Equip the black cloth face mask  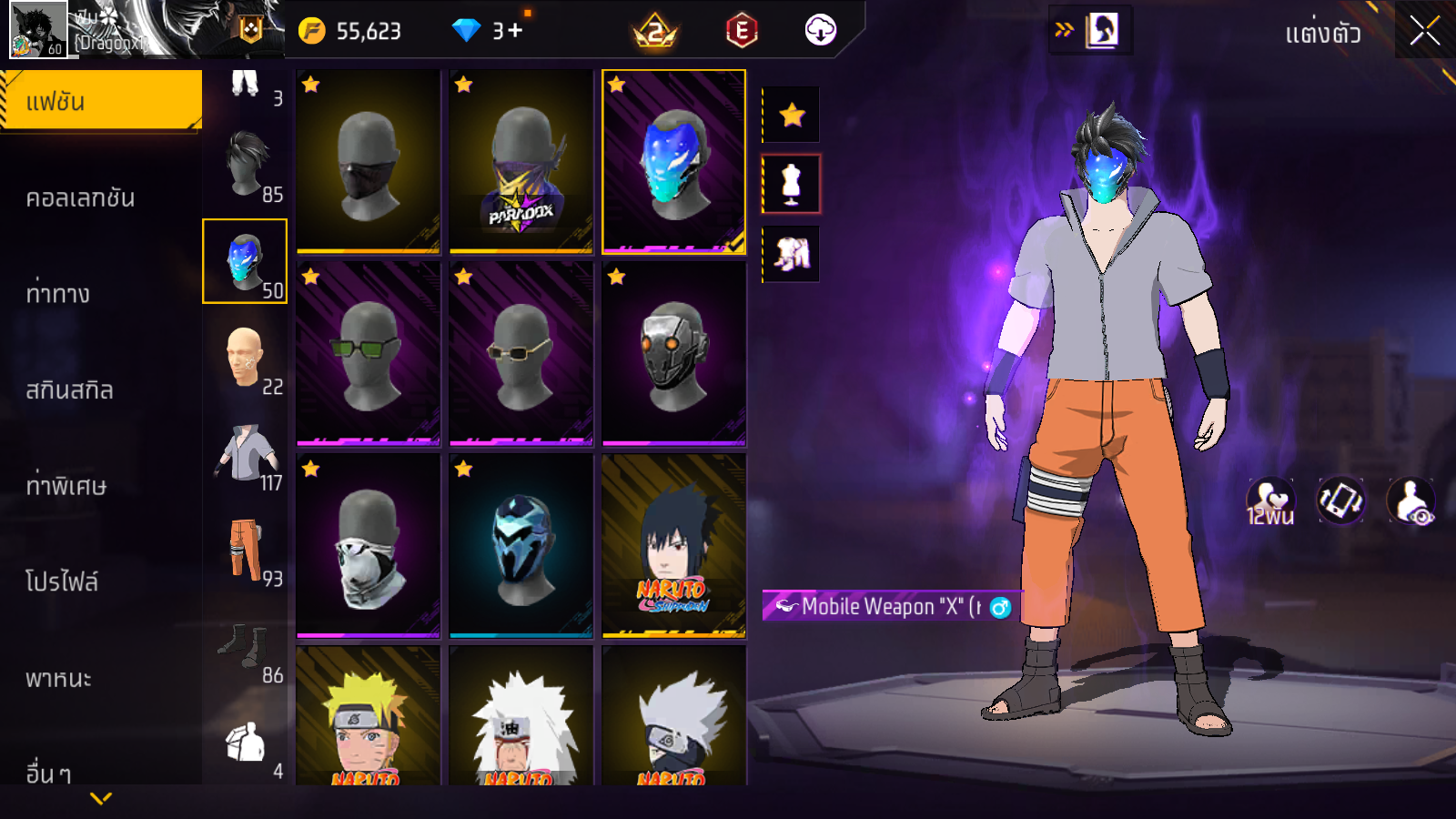tap(369, 162)
